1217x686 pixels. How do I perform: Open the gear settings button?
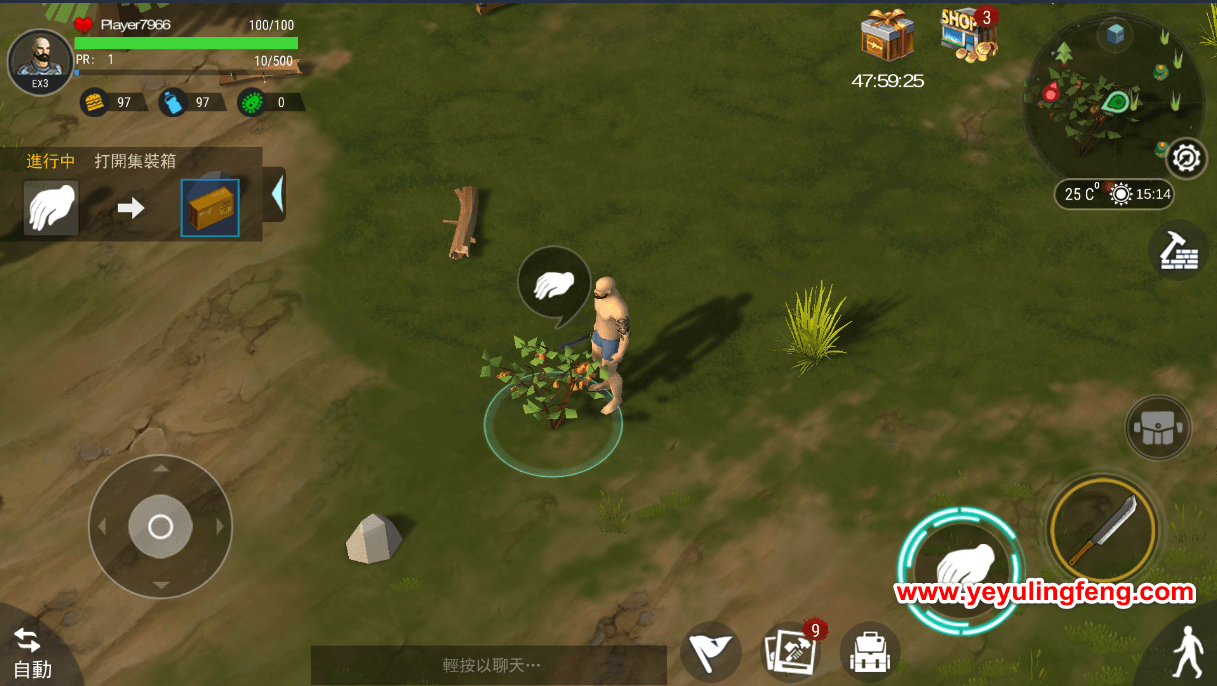tap(1186, 158)
